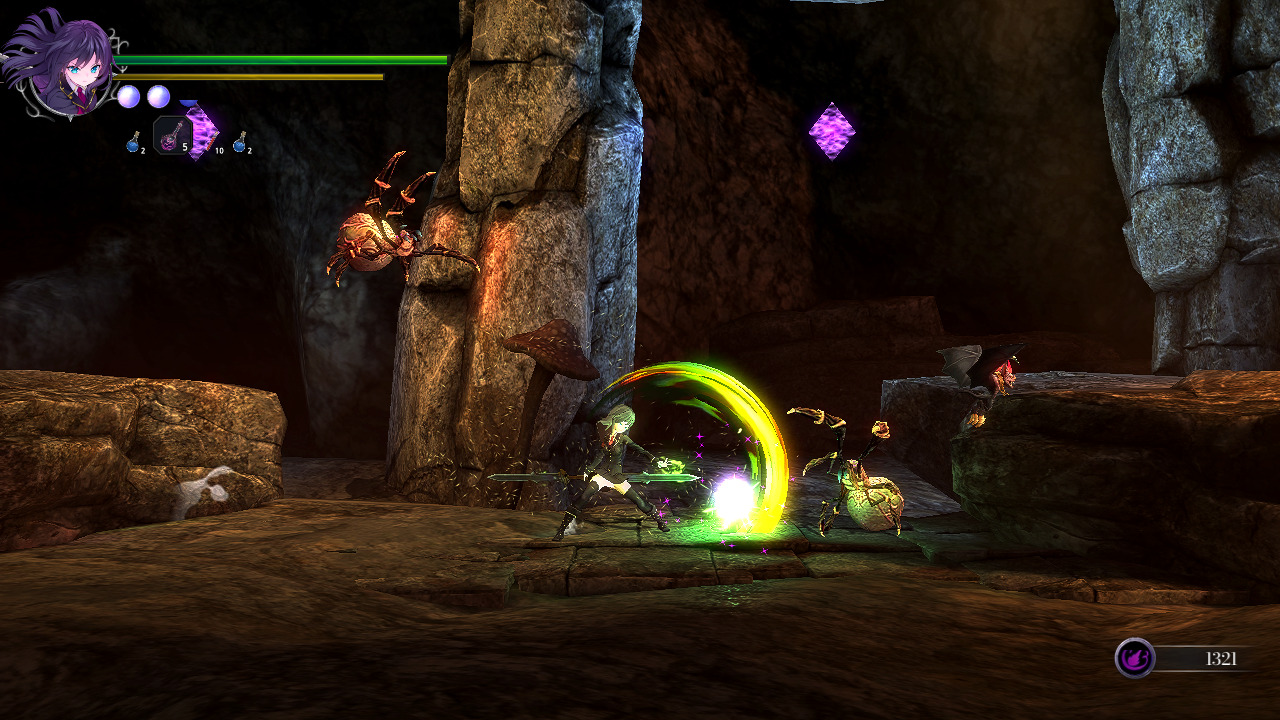Click the left white skill orb
This screenshot has width=1280, height=720.
point(128,96)
